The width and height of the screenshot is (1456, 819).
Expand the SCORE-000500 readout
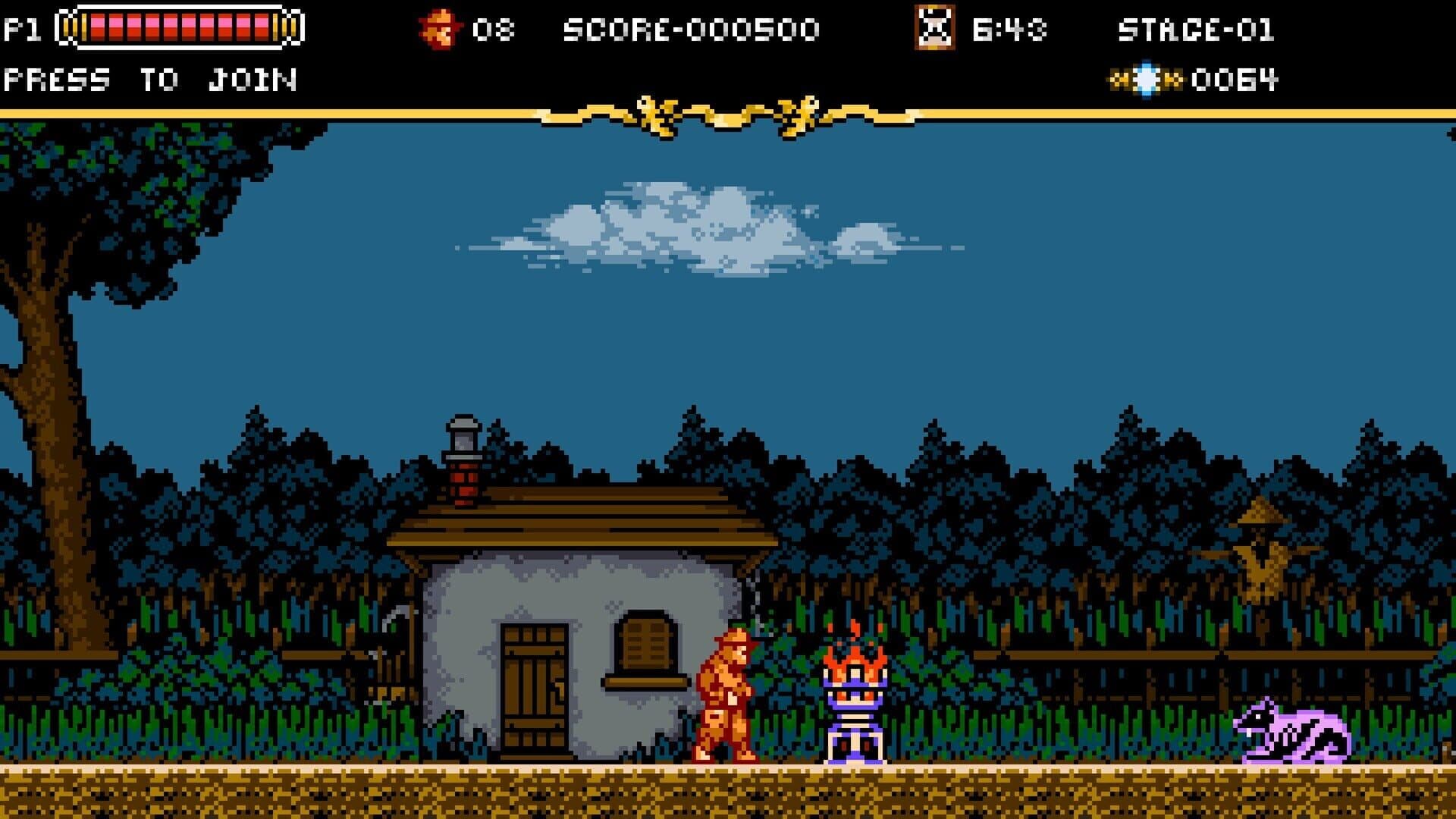[690, 27]
